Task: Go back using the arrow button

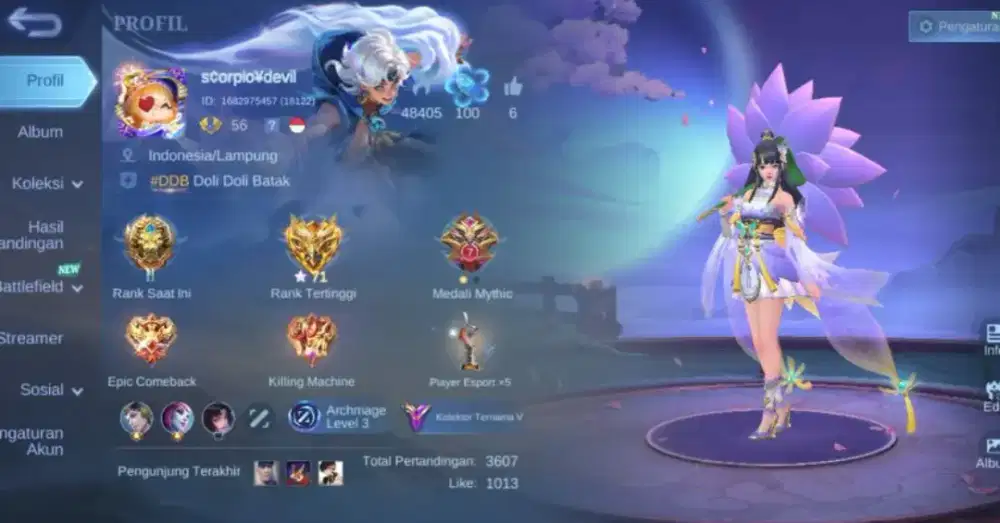Action: tap(34, 22)
